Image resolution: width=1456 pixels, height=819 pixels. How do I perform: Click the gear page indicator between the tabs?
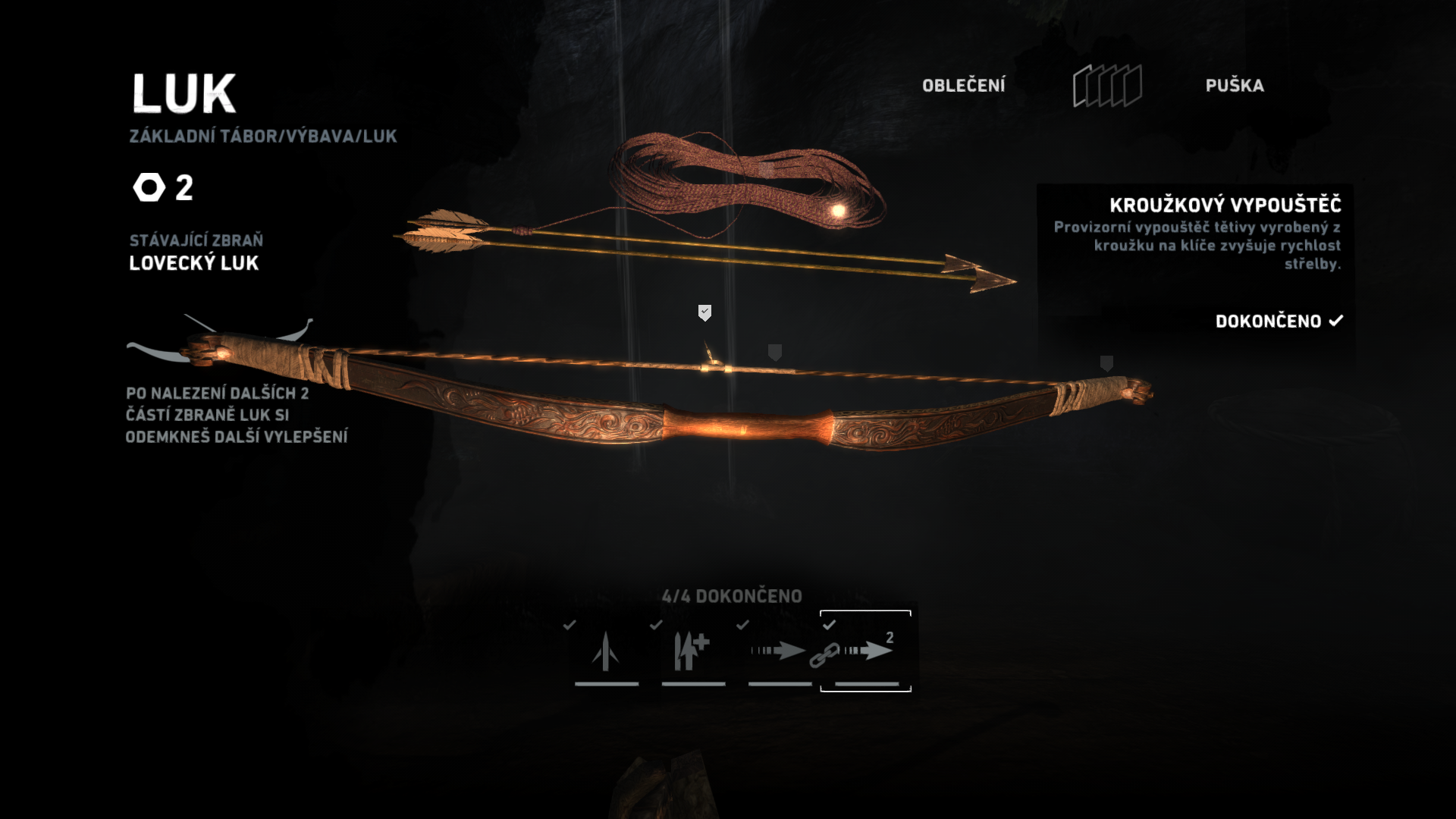point(1106,86)
